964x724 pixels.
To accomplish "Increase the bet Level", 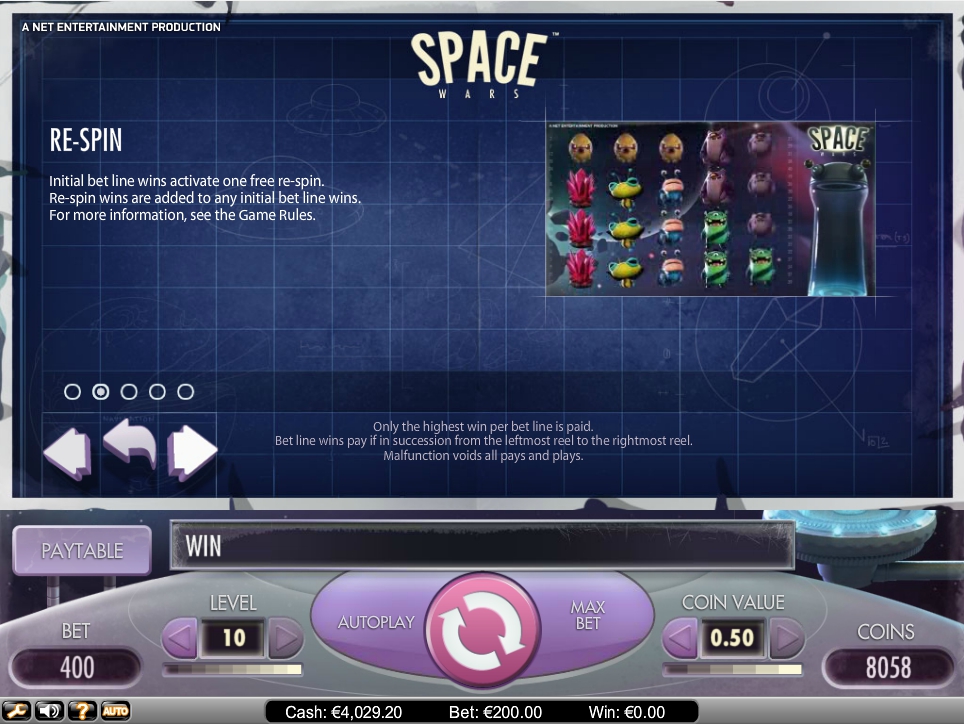I will coord(286,637).
